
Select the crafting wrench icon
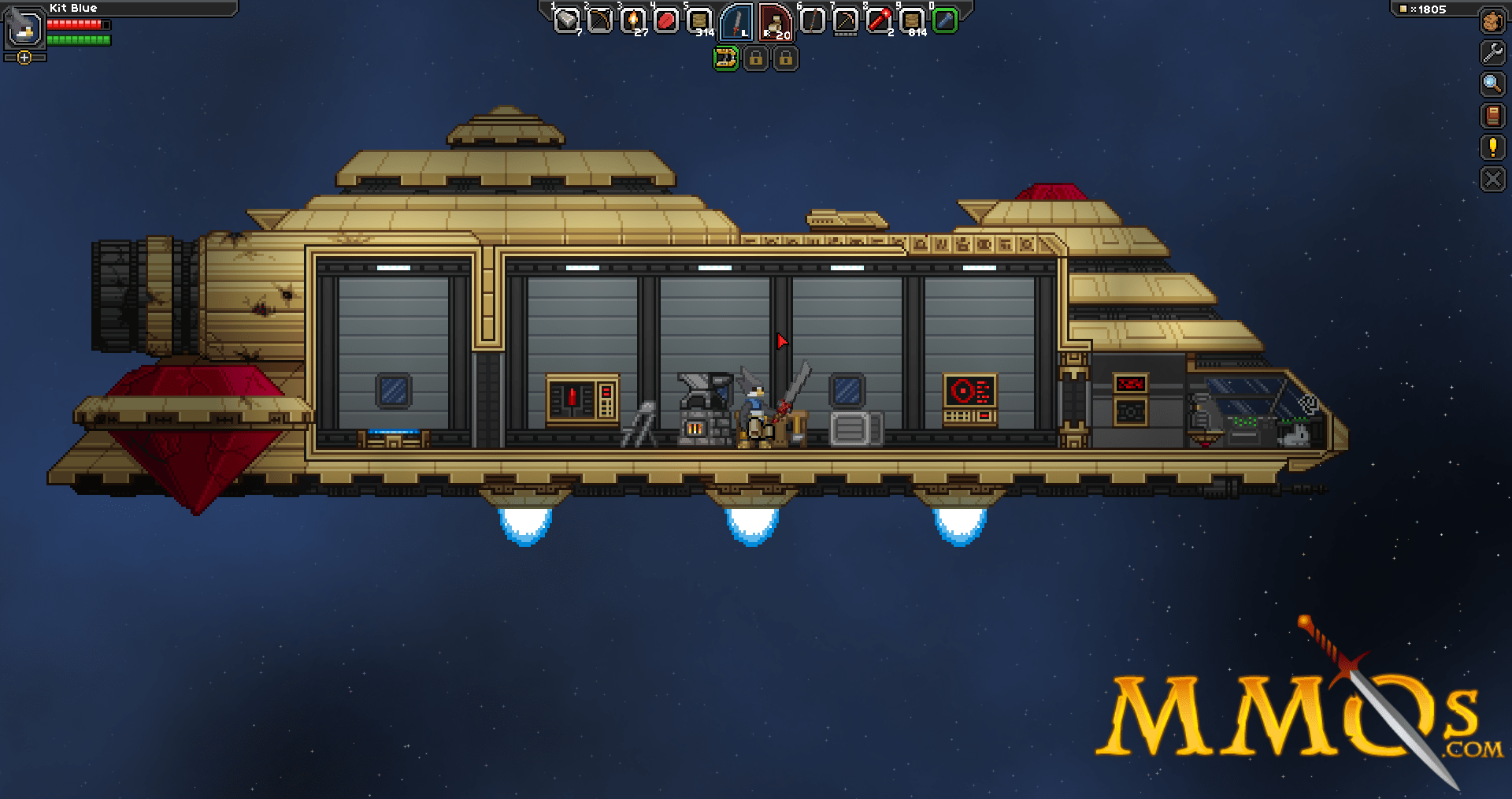(1492, 50)
